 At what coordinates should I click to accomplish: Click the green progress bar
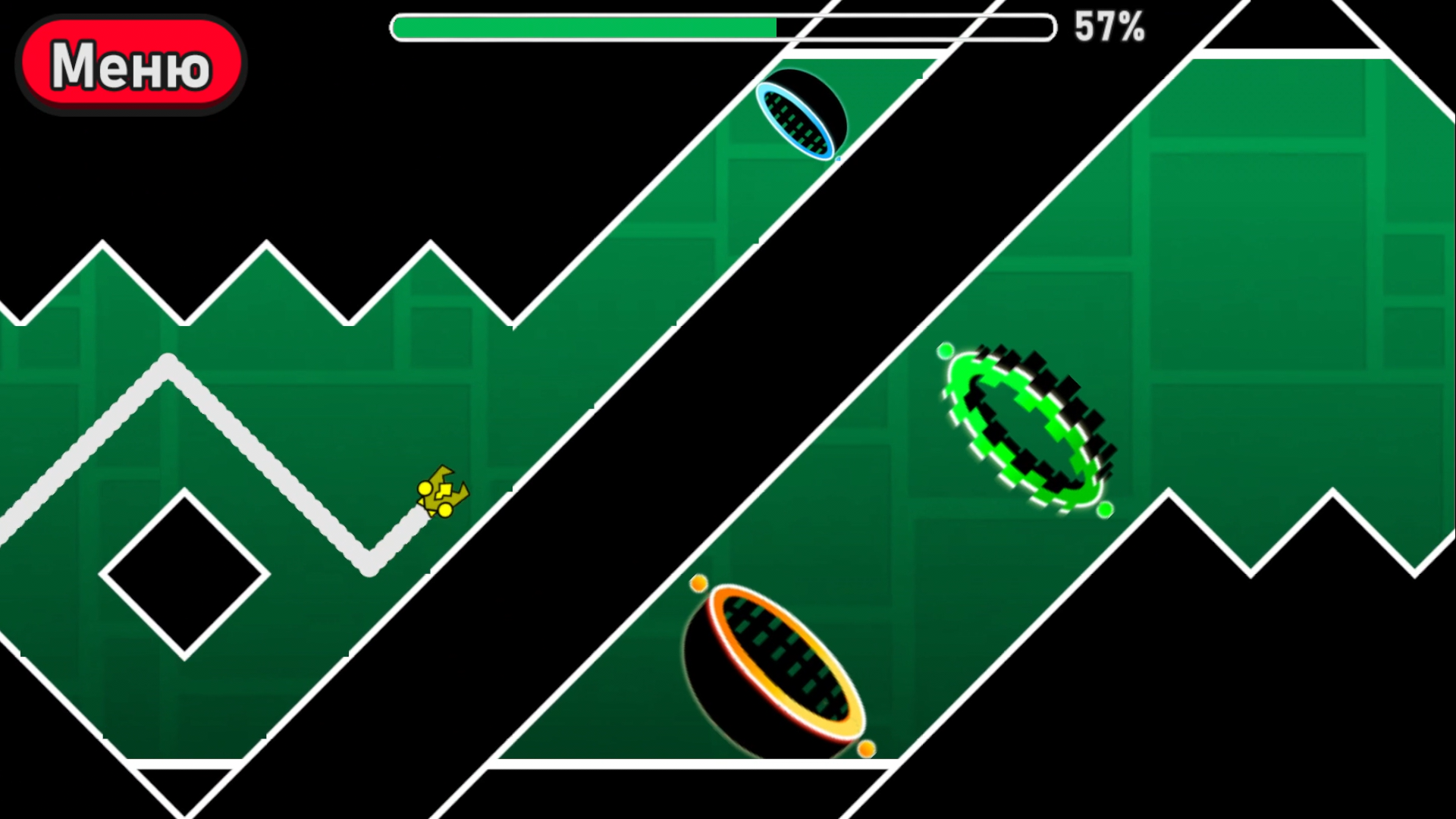click(584, 27)
